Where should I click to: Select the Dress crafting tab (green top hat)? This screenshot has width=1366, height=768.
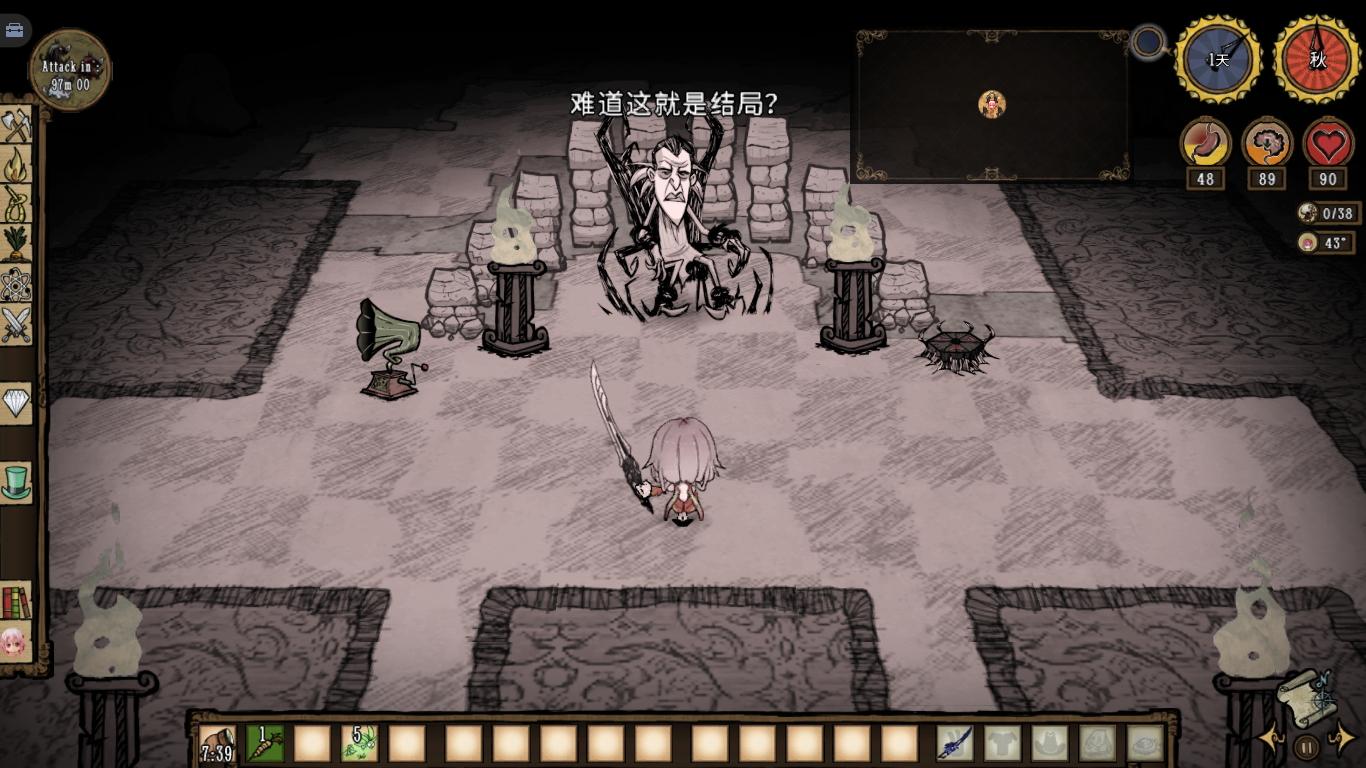(x=17, y=482)
